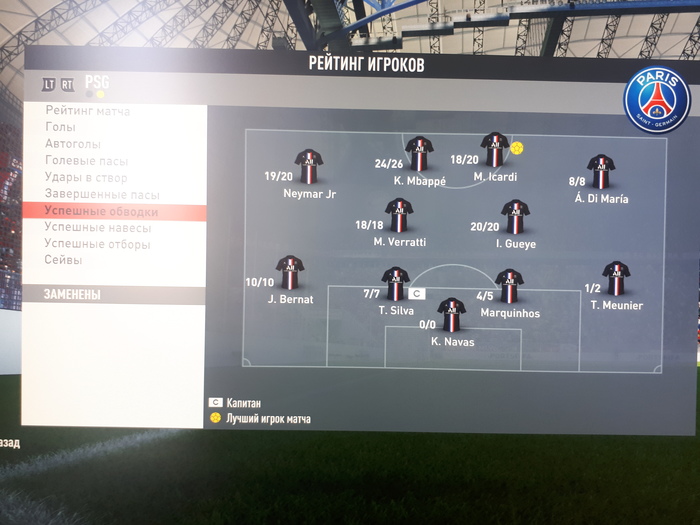Select Neymar Jr's shirt on the pitch
This screenshot has height=525, width=700.
click(x=308, y=166)
